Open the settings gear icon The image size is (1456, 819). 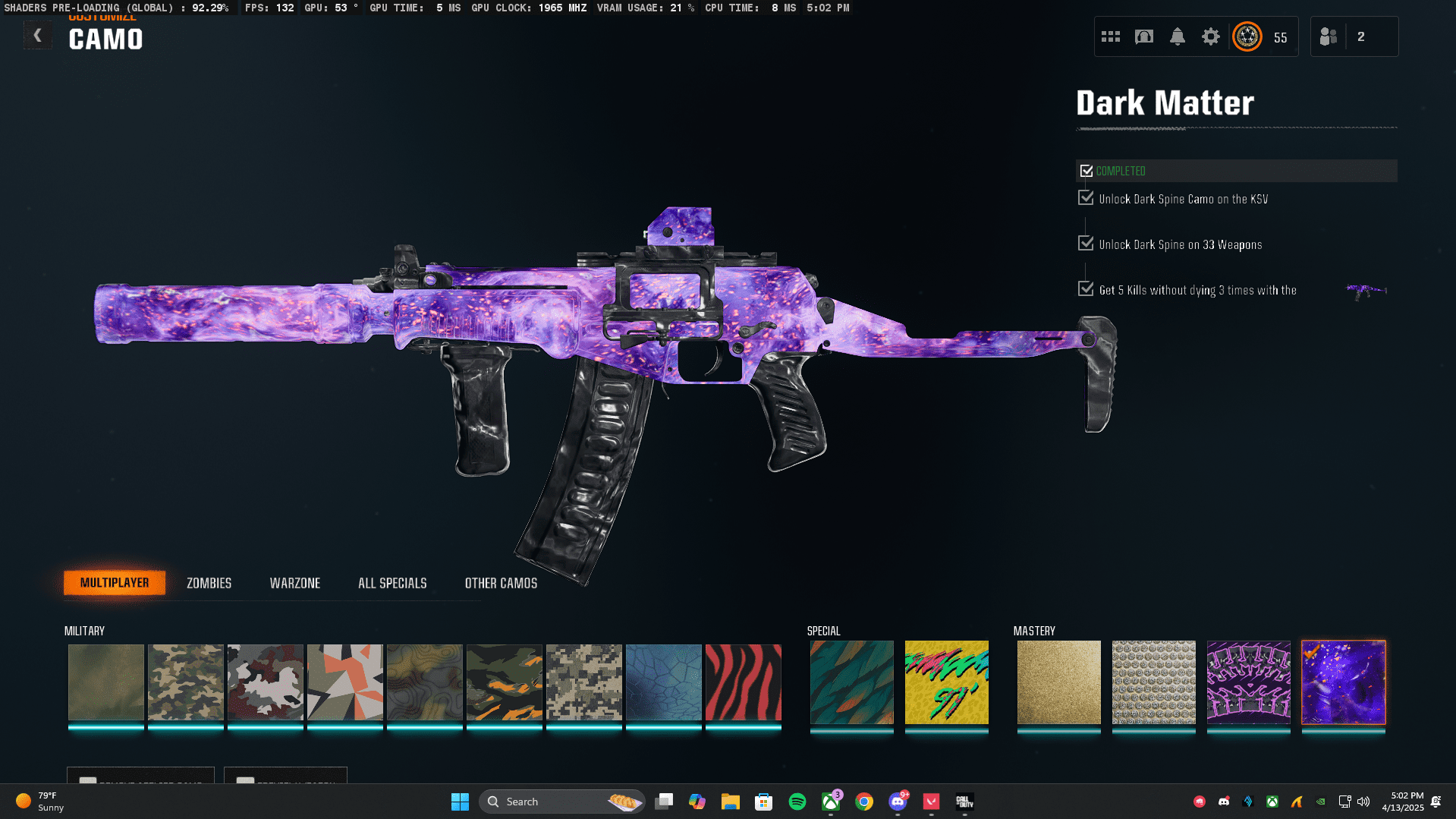pos(1210,36)
